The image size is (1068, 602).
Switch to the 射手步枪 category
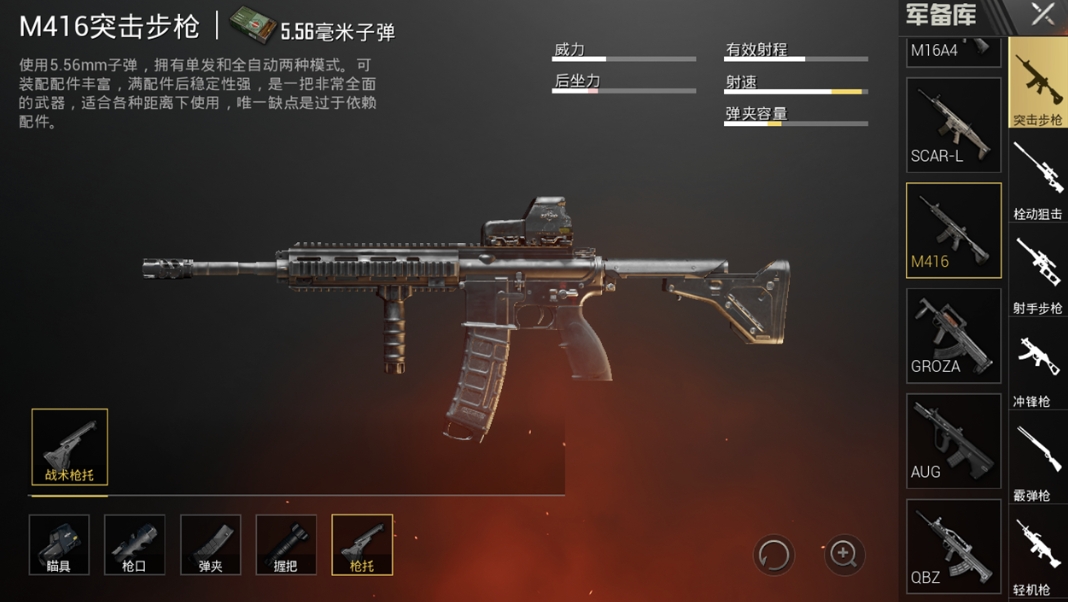tap(1038, 274)
